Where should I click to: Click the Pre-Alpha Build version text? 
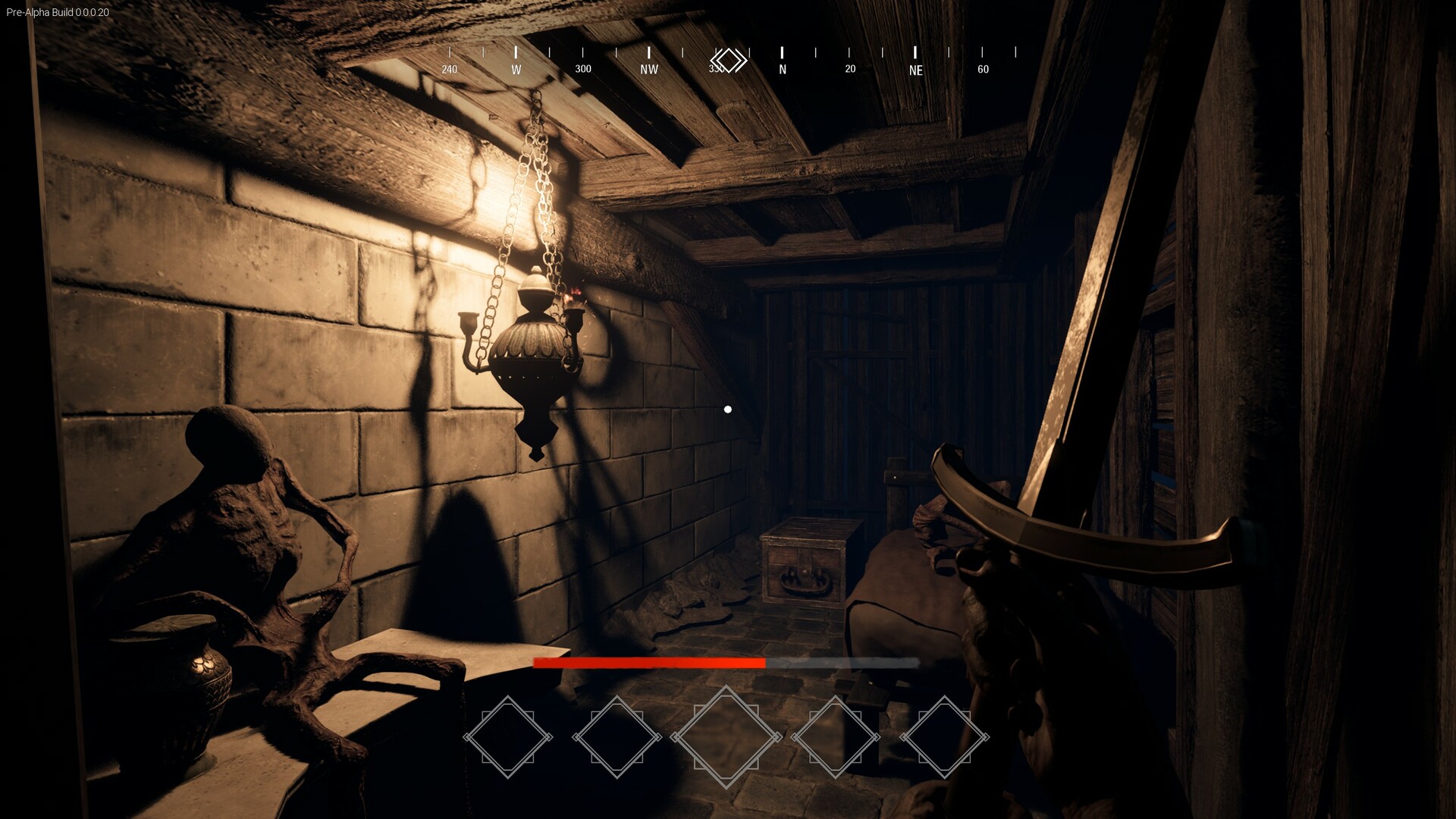point(58,12)
